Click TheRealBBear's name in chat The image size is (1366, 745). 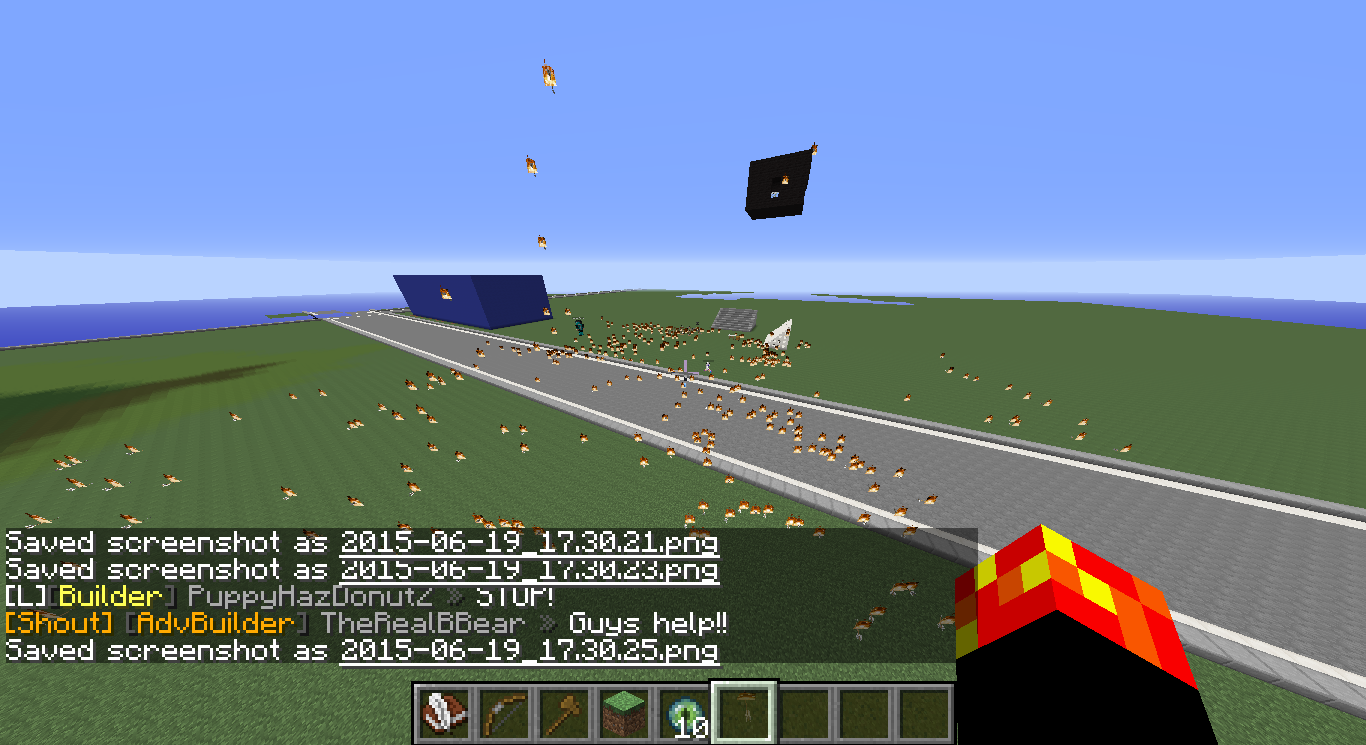point(422,624)
